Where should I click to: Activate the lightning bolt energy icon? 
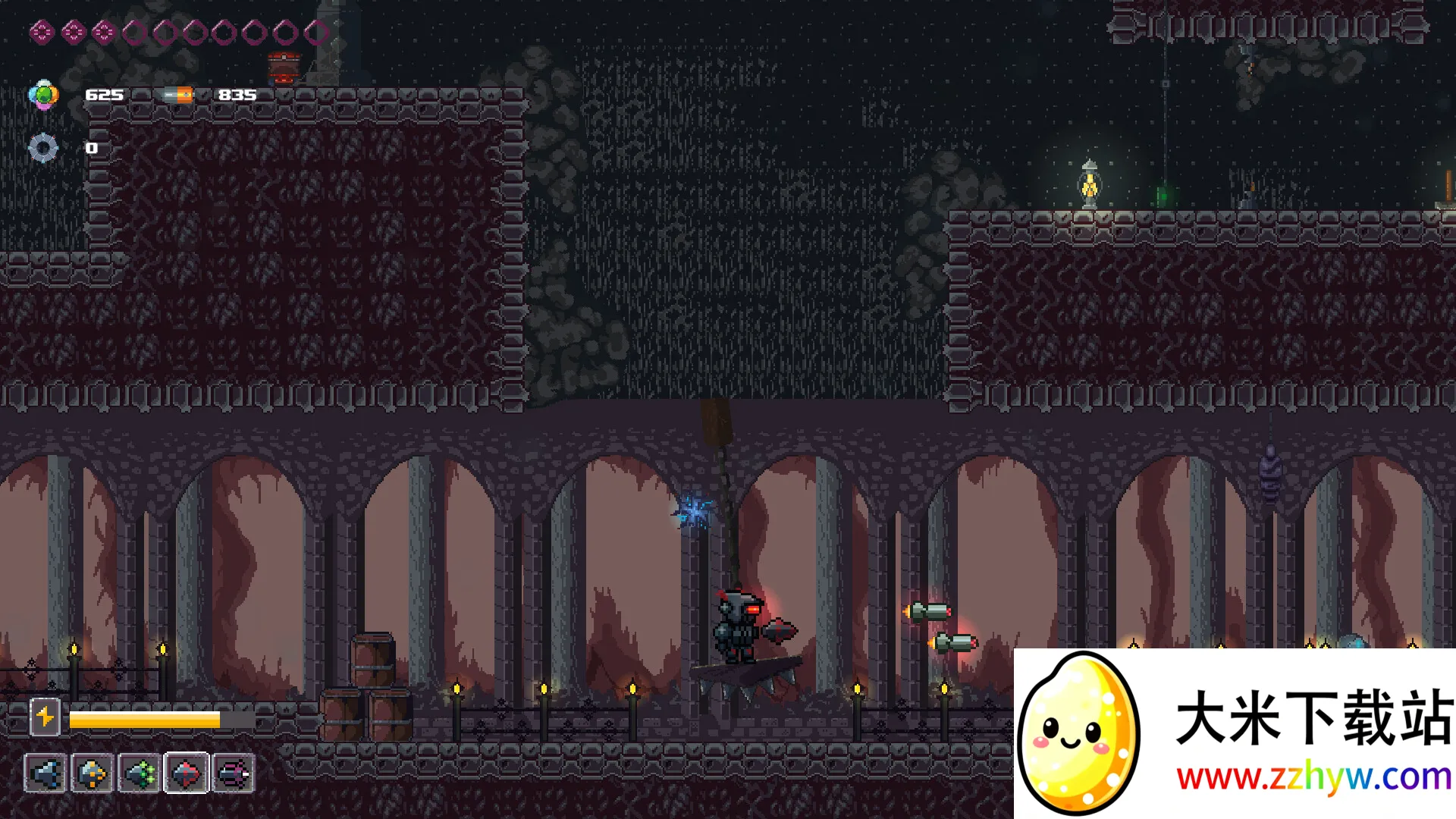(45, 717)
